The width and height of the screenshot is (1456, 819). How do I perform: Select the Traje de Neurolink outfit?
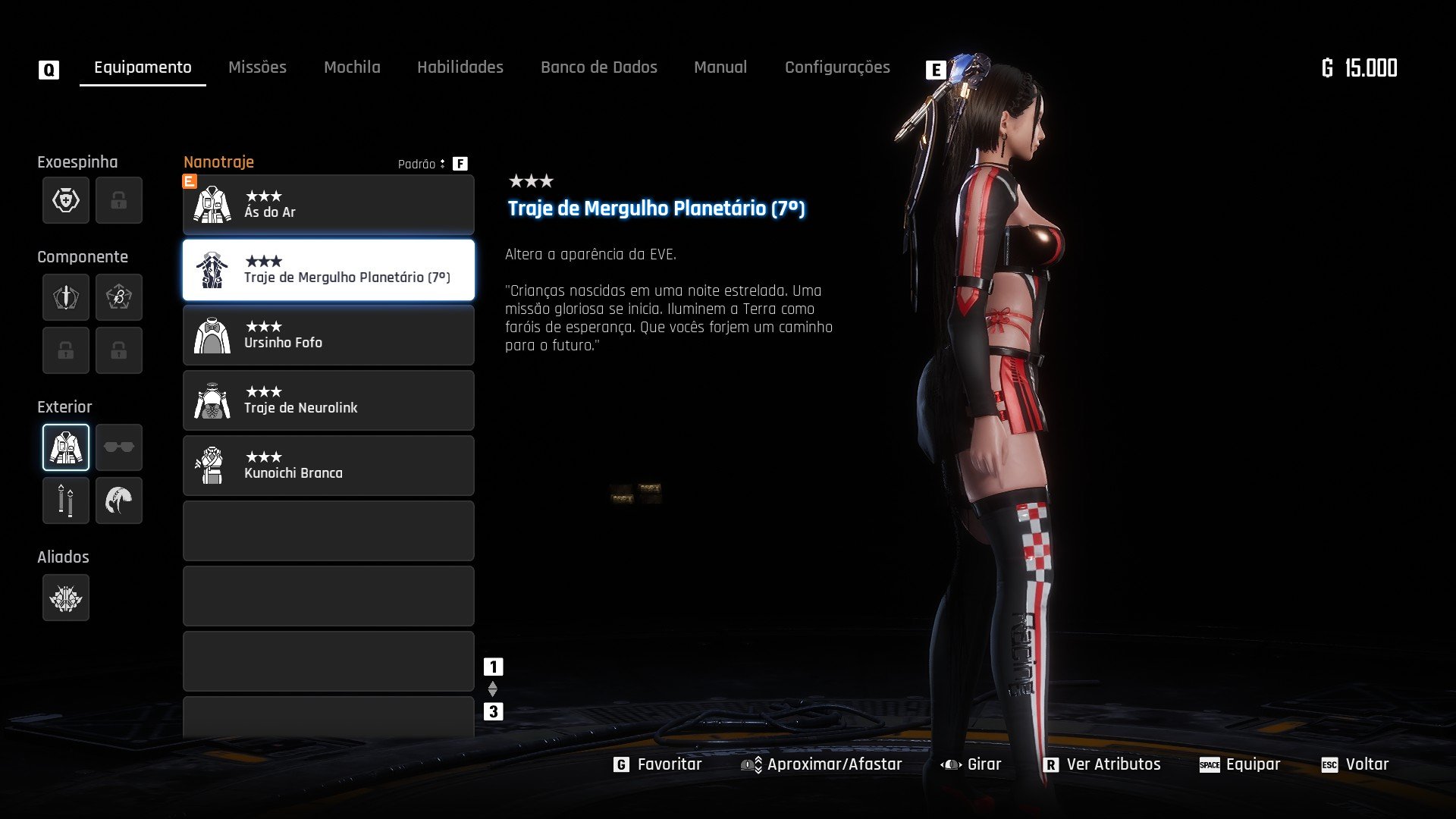pos(328,400)
